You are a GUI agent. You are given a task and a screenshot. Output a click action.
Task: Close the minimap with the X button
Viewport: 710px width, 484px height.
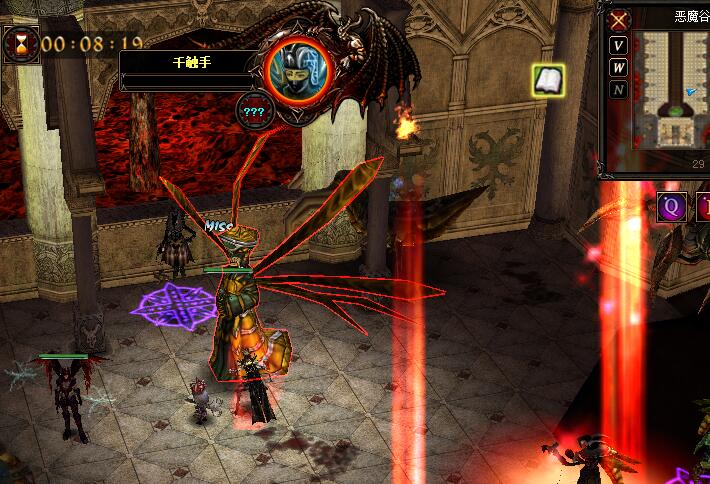click(x=619, y=19)
